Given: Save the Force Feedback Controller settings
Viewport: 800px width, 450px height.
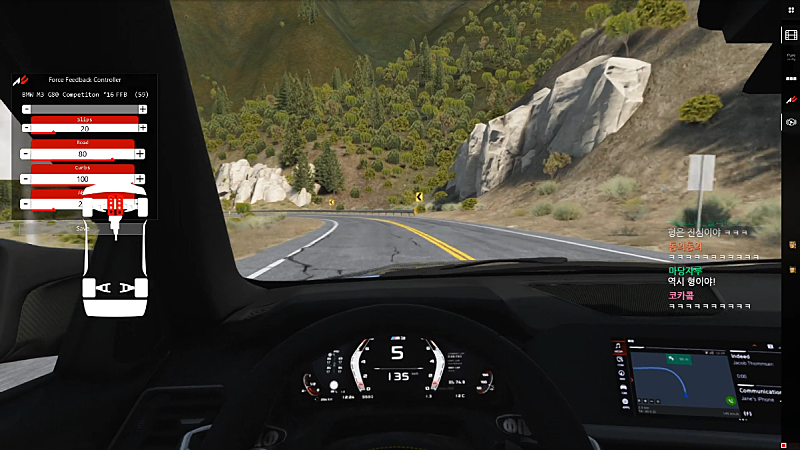Looking at the screenshot, I should (x=84, y=227).
